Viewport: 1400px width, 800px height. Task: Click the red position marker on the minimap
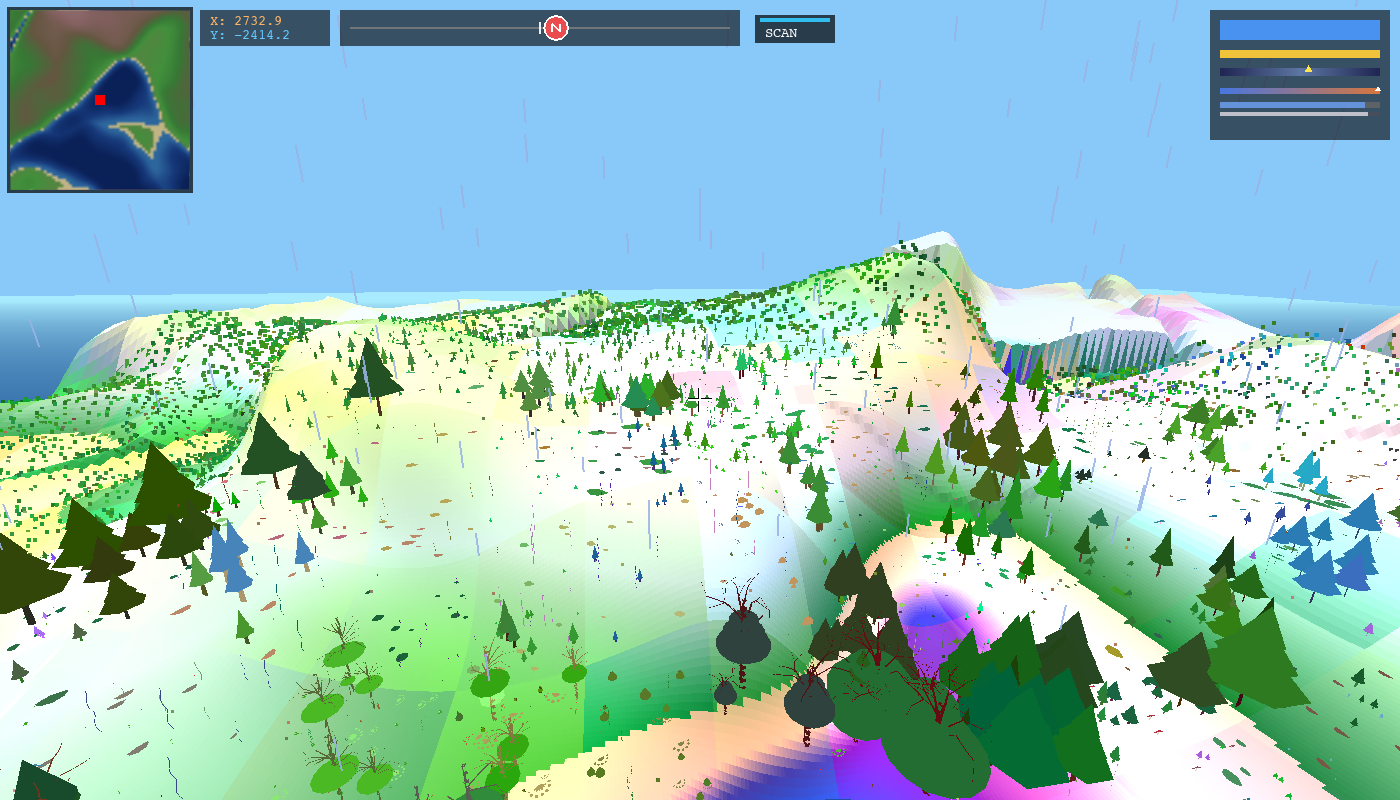point(98,100)
